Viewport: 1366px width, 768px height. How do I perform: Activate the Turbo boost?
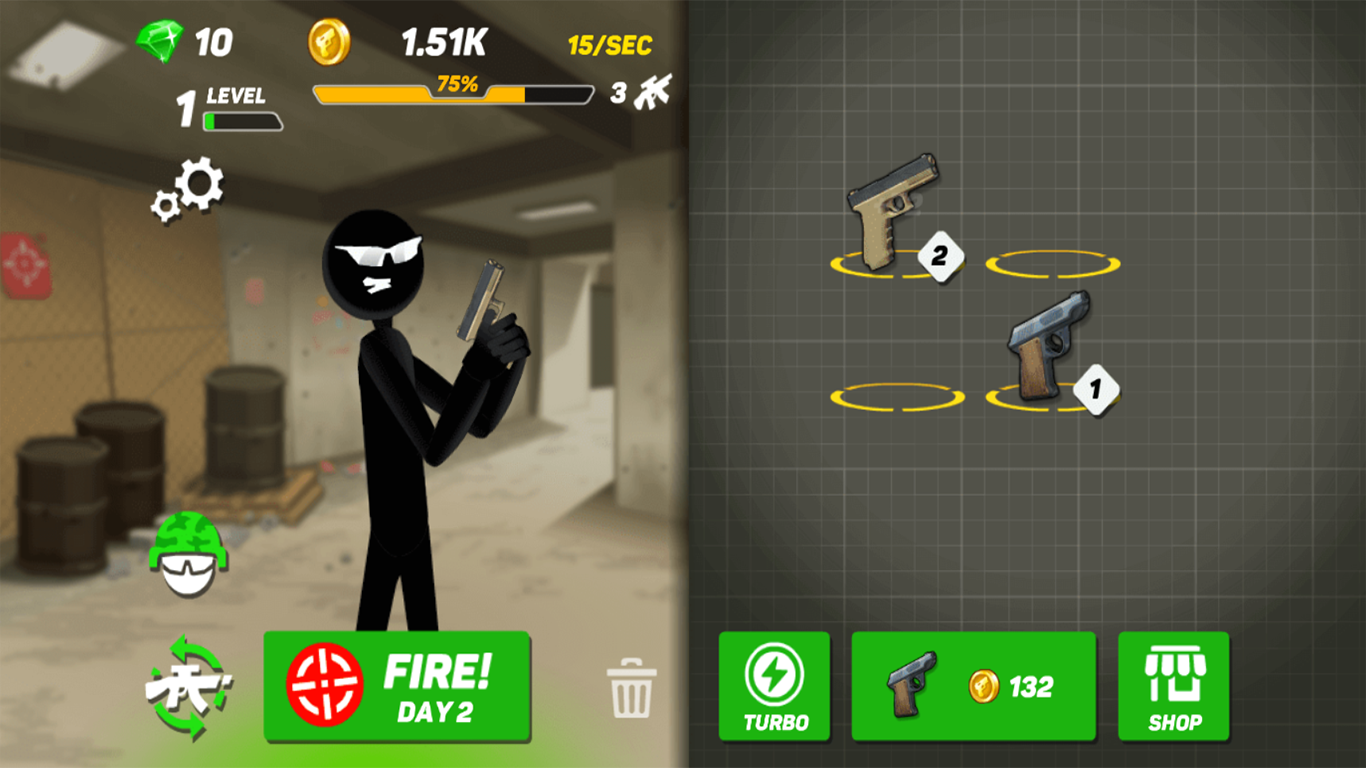[x=775, y=686]
